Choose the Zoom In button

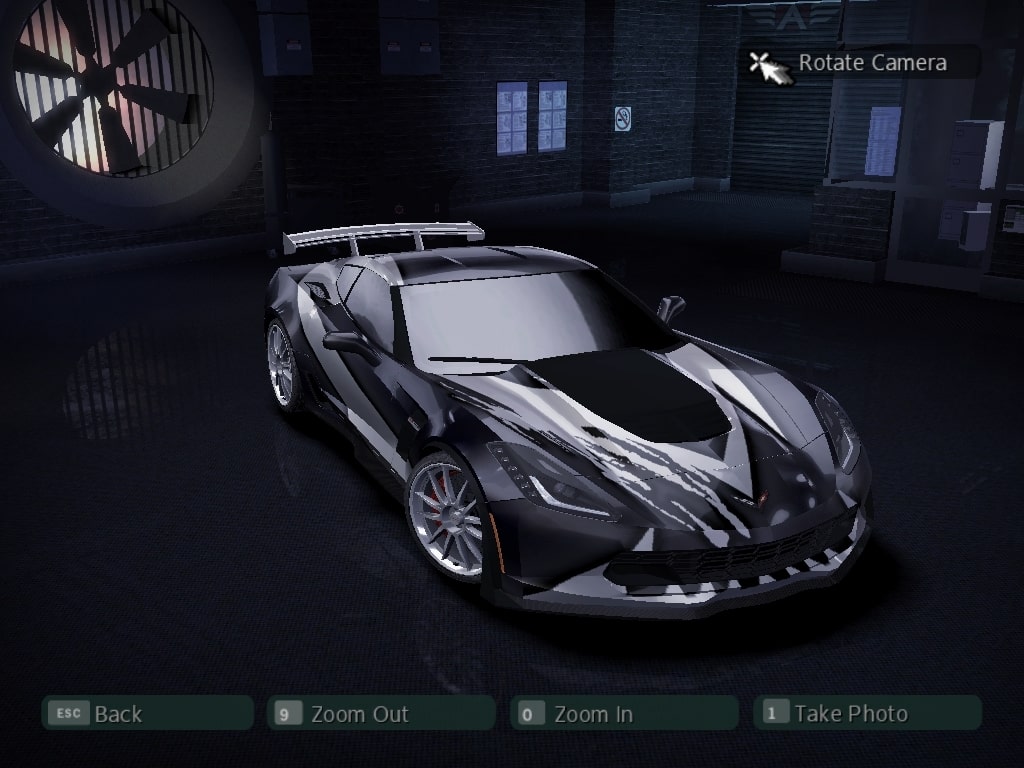pos(624,713)
